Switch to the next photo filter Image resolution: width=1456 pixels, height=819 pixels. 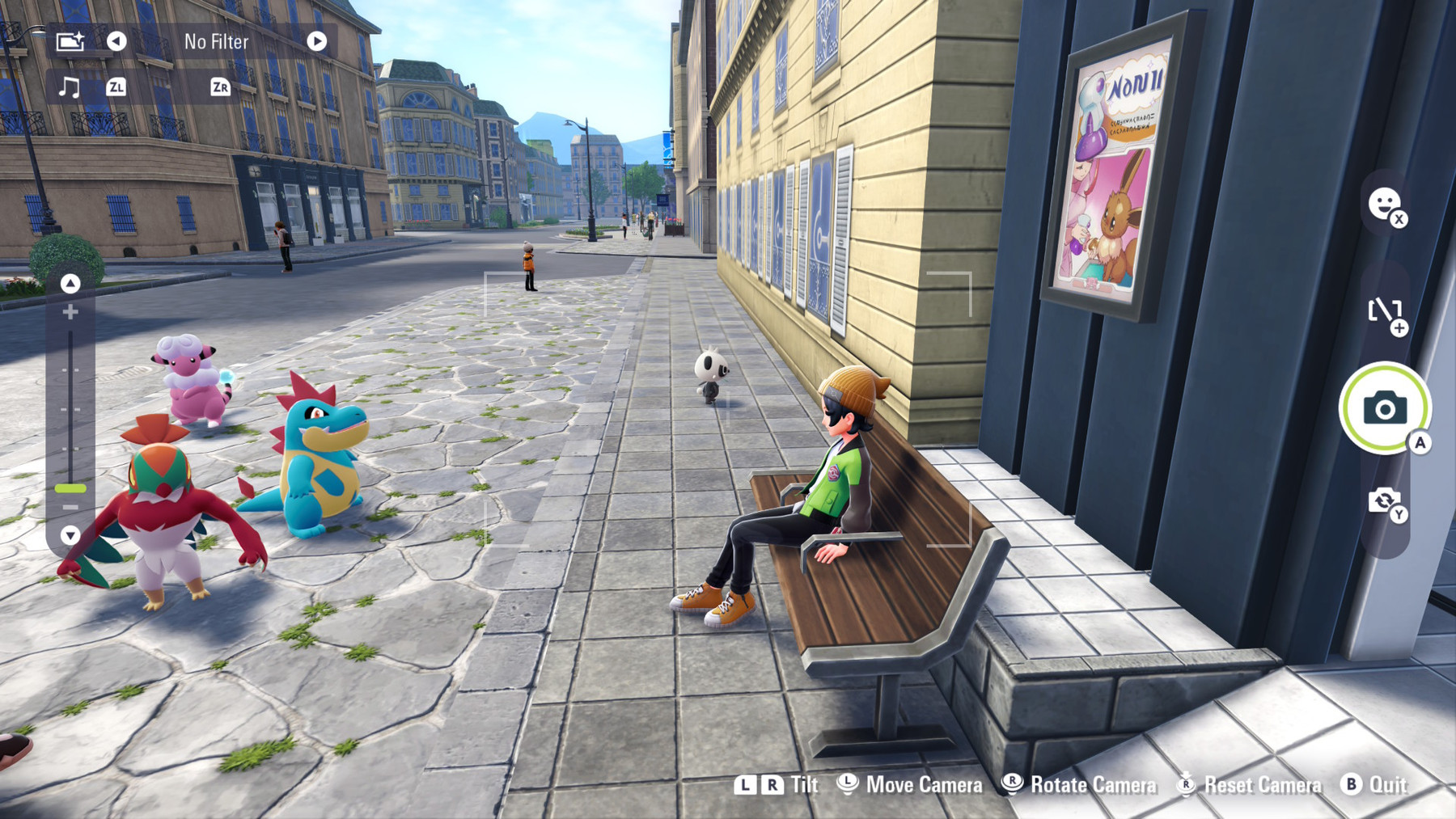[x=316, y=41]
